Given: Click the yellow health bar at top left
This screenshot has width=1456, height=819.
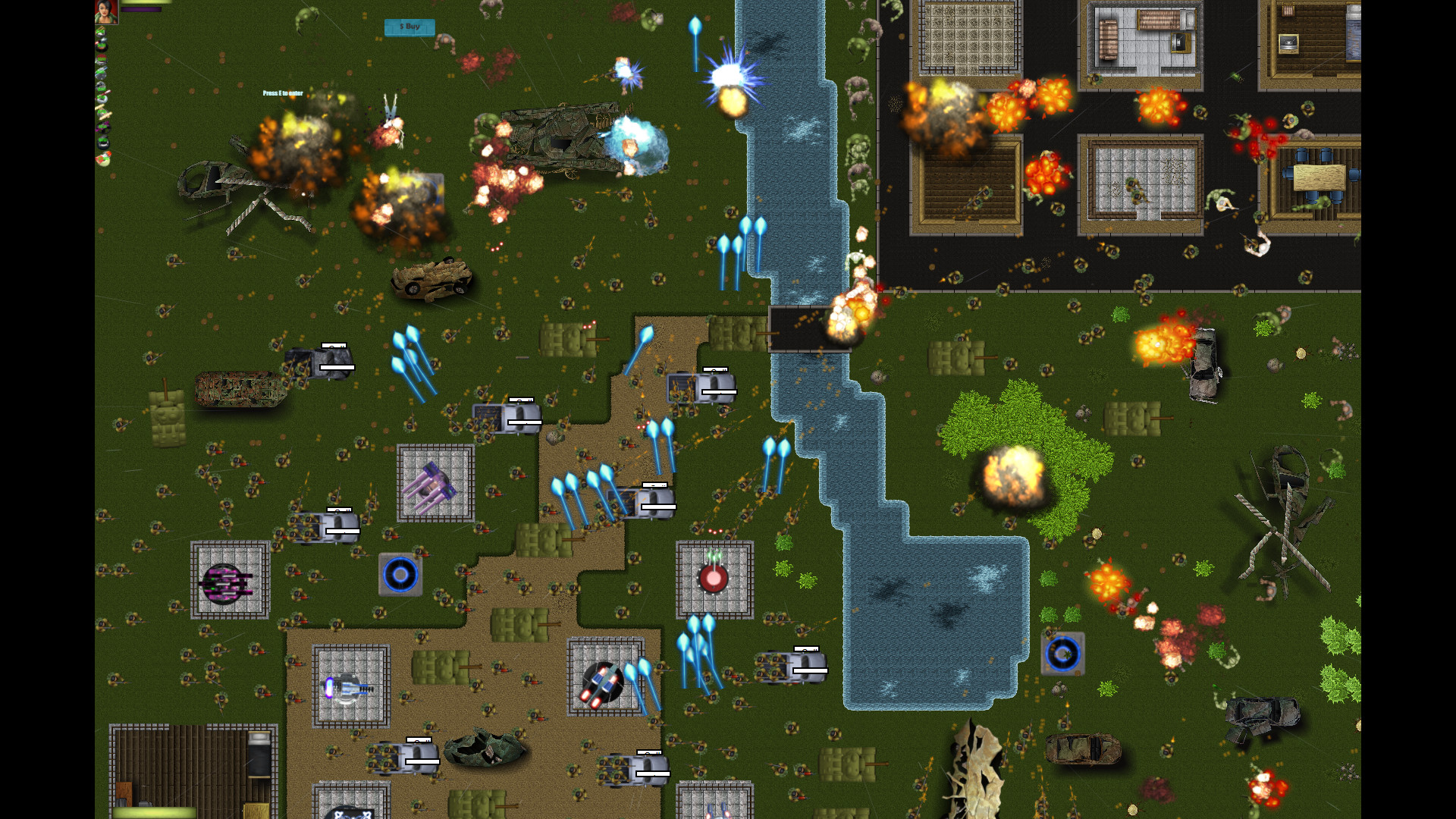Looking at the screenshot, I should coord(148,3).
